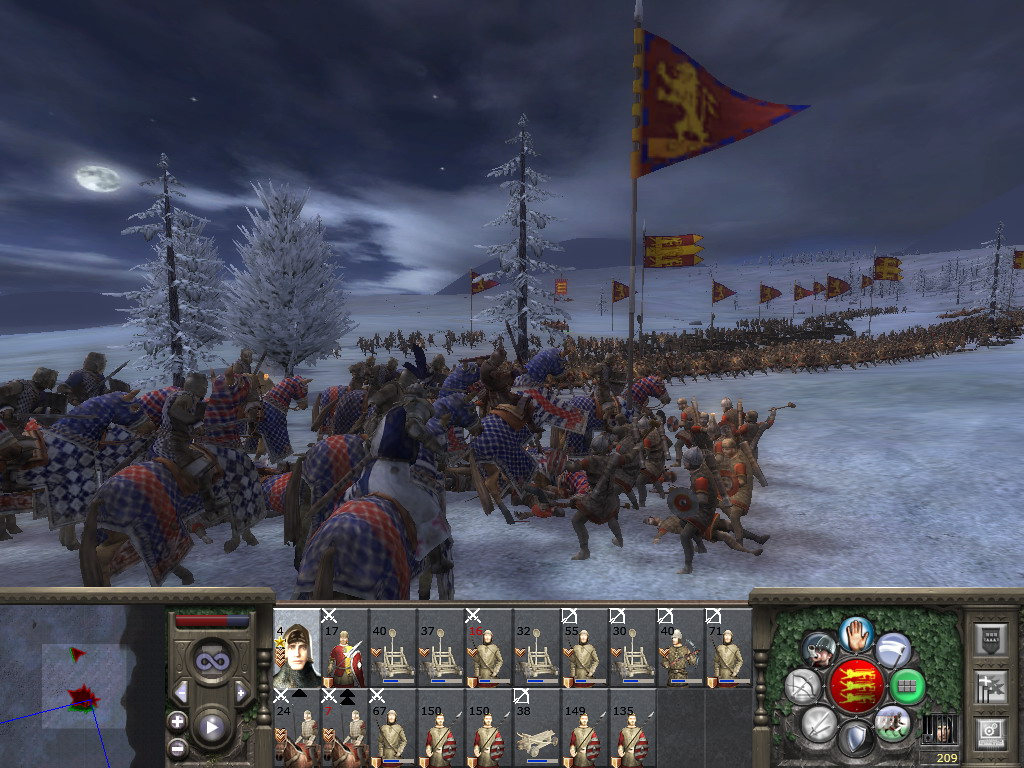Select the 17-man red shield unit card
This screenshot has width=1024, height=768.
tap(344, 648)
